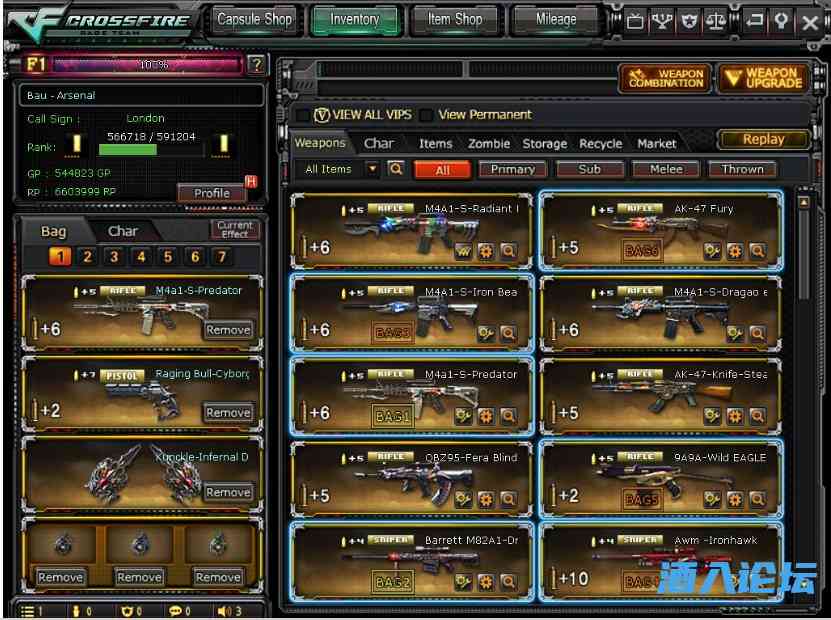The height and width of the screenshot is (620, 831).
Task: Switch to the Zombie tab
Action: [489, 144]
